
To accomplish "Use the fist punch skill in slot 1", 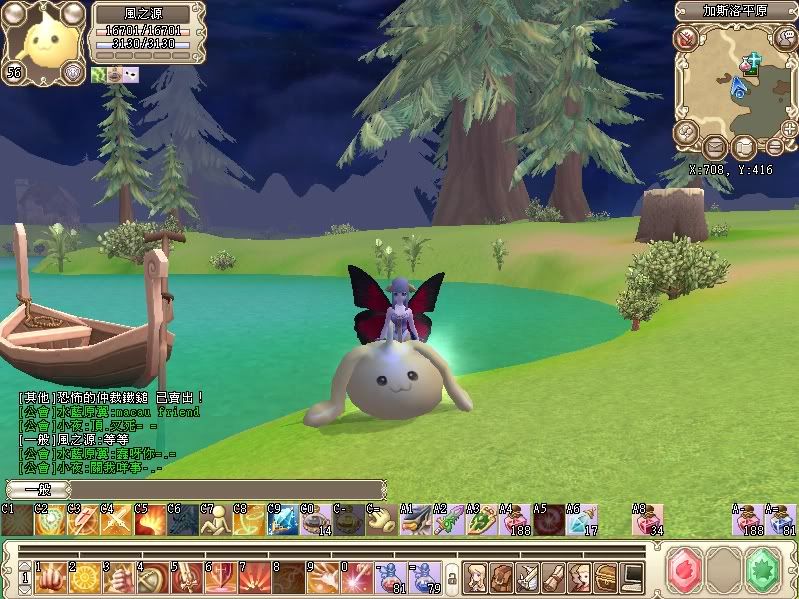I will point(50,577).
